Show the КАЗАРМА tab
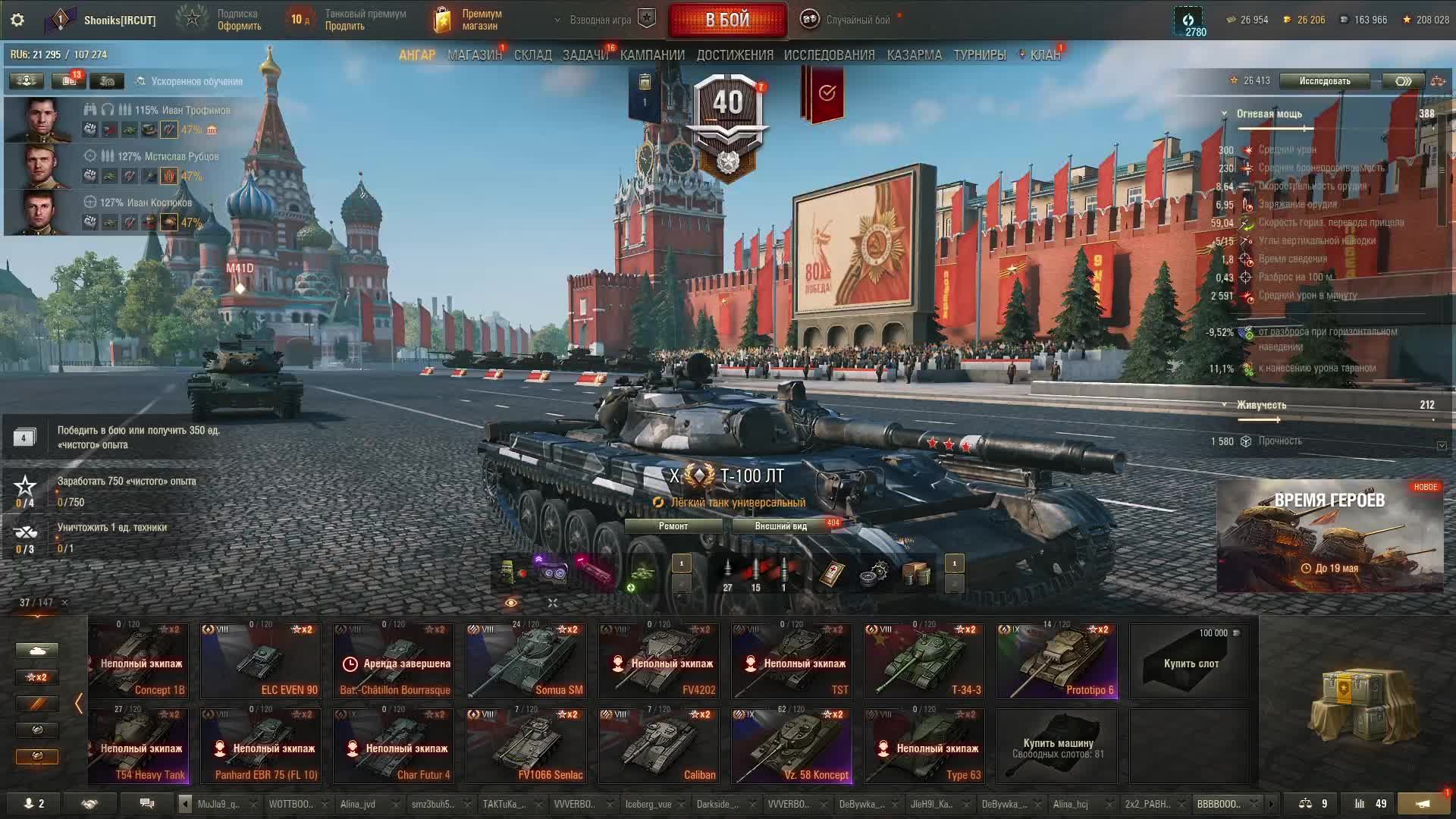 click(x=914, y=55)
